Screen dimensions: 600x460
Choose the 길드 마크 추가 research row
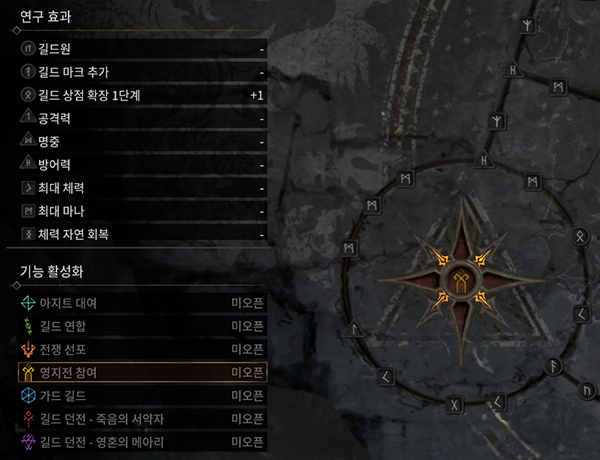pyautogui.click(x=142, y=72)
